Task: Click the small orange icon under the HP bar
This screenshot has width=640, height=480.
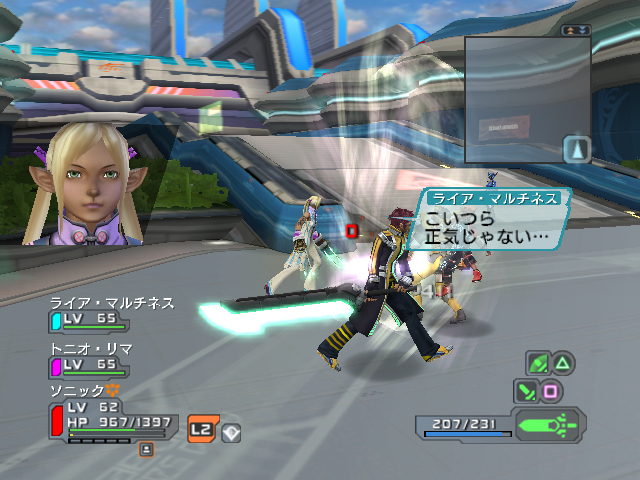Action: 146,450
